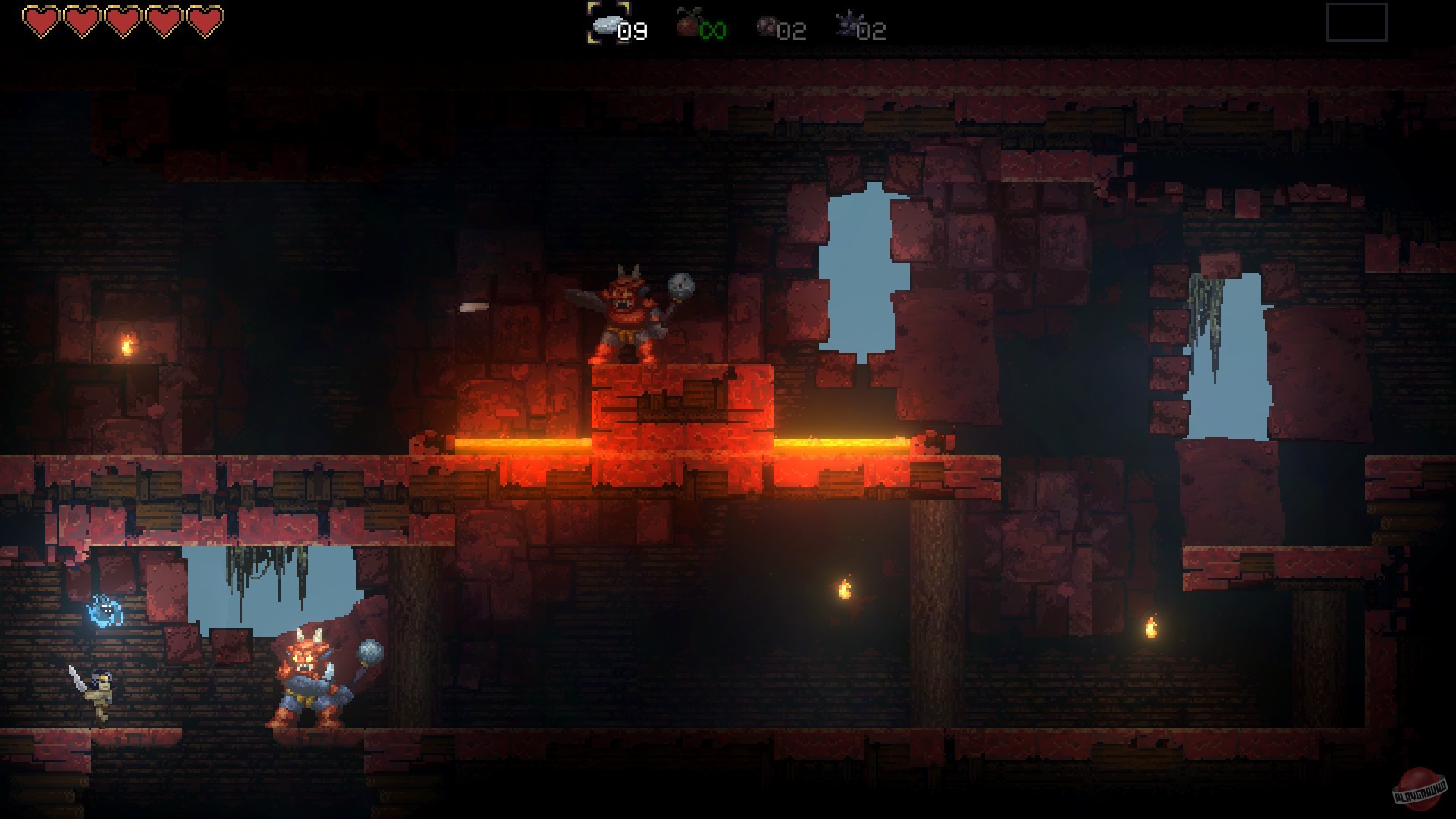Select the dark bomb ball icon
The image size is (1456, 819).
[x=768, y=27]
